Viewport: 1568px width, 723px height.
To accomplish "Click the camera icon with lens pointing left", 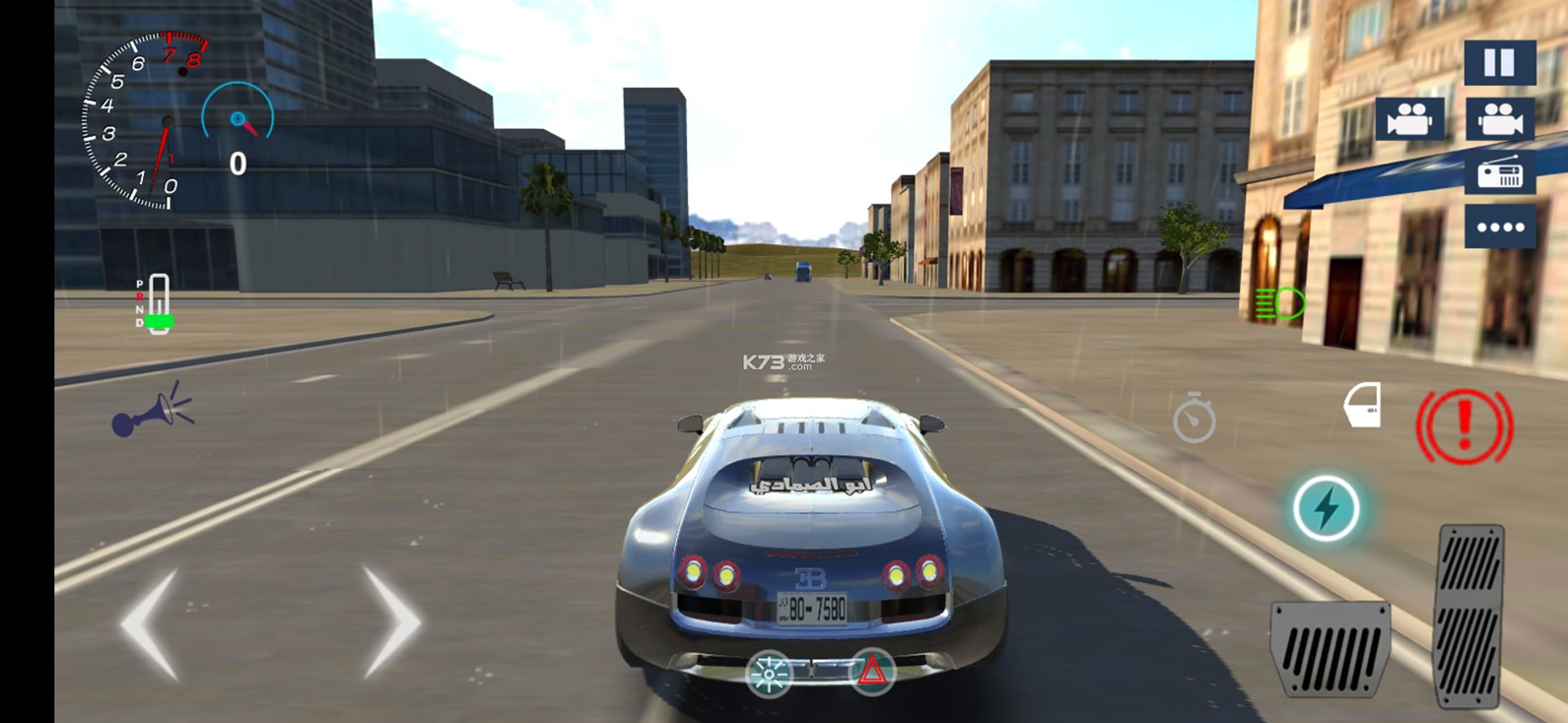I will pos(1409,119).
